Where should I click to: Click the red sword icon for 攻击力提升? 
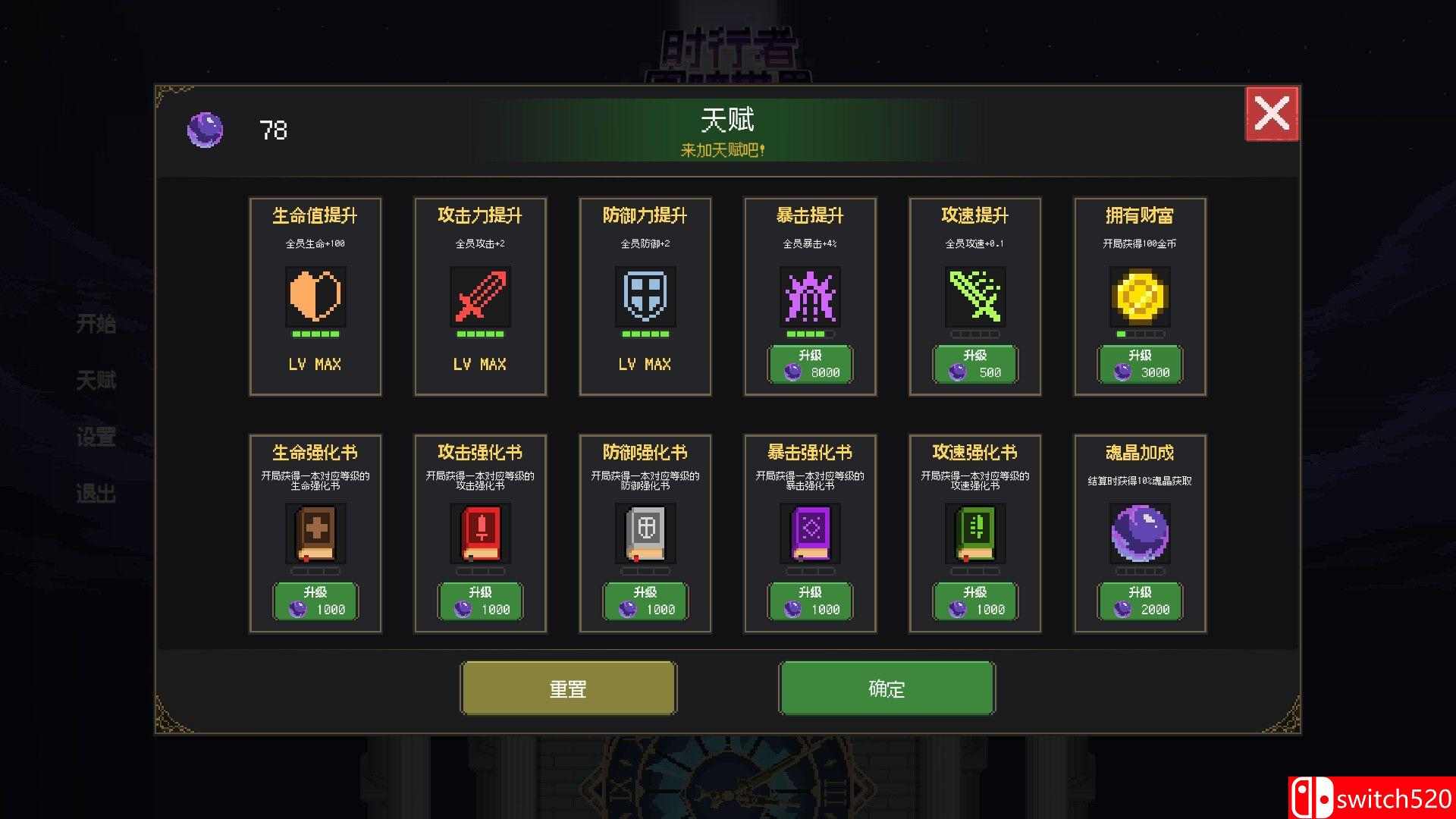tap(480, 297)
